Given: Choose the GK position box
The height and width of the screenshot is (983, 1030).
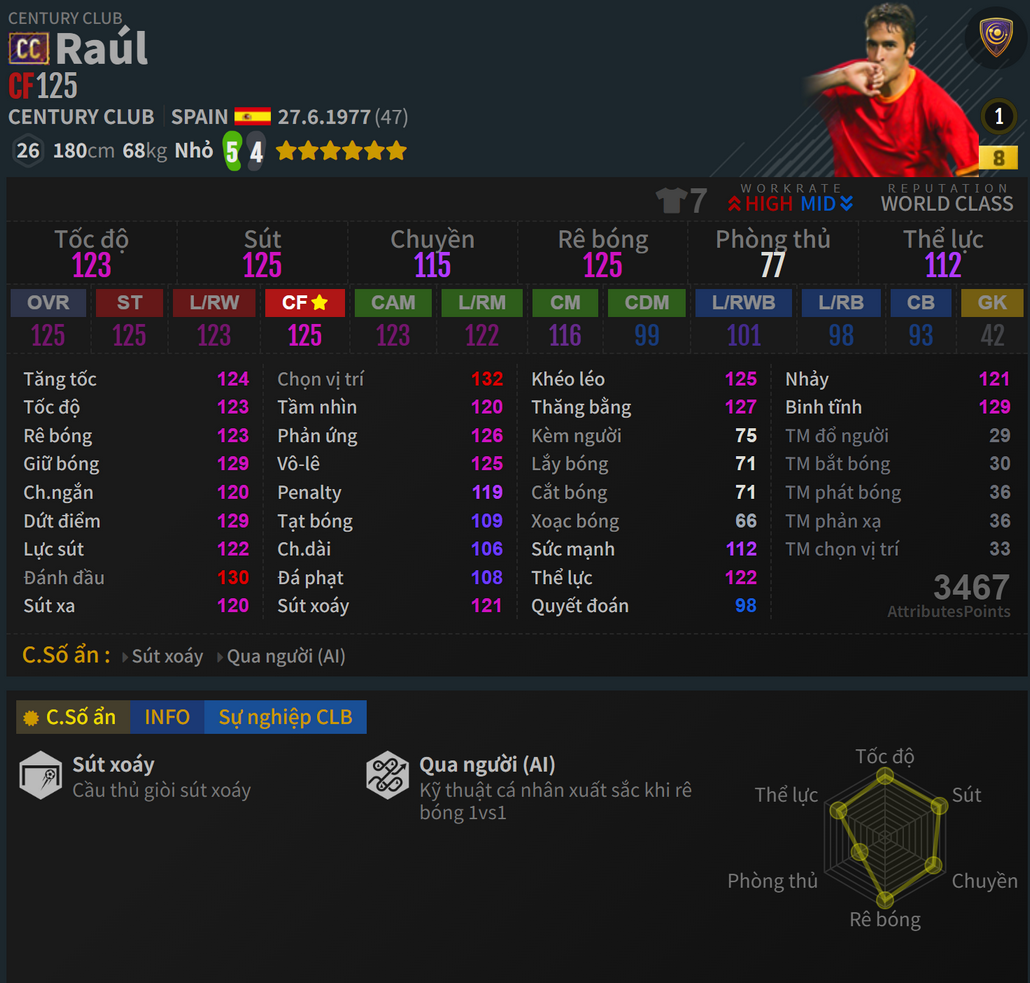Looking at the screenshot, I should click(992, 303).
